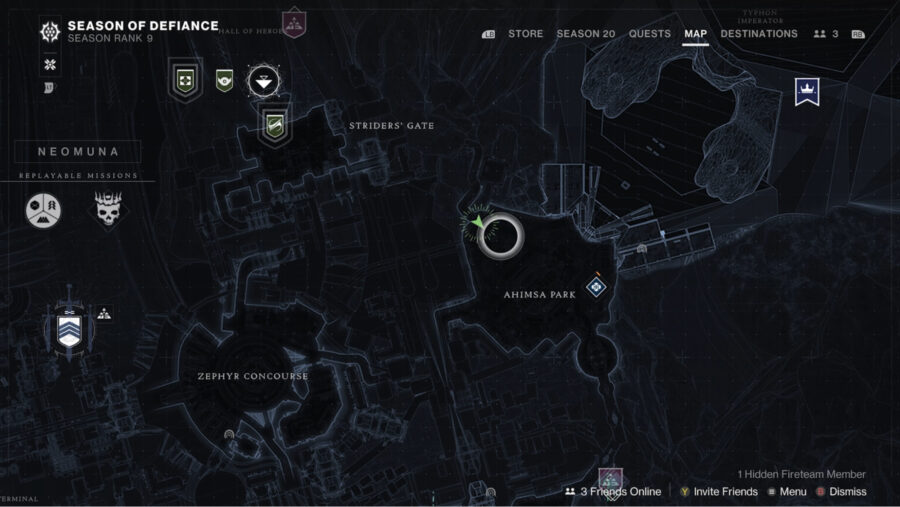Open the 3 Friends Online list

tap(613, 491)
